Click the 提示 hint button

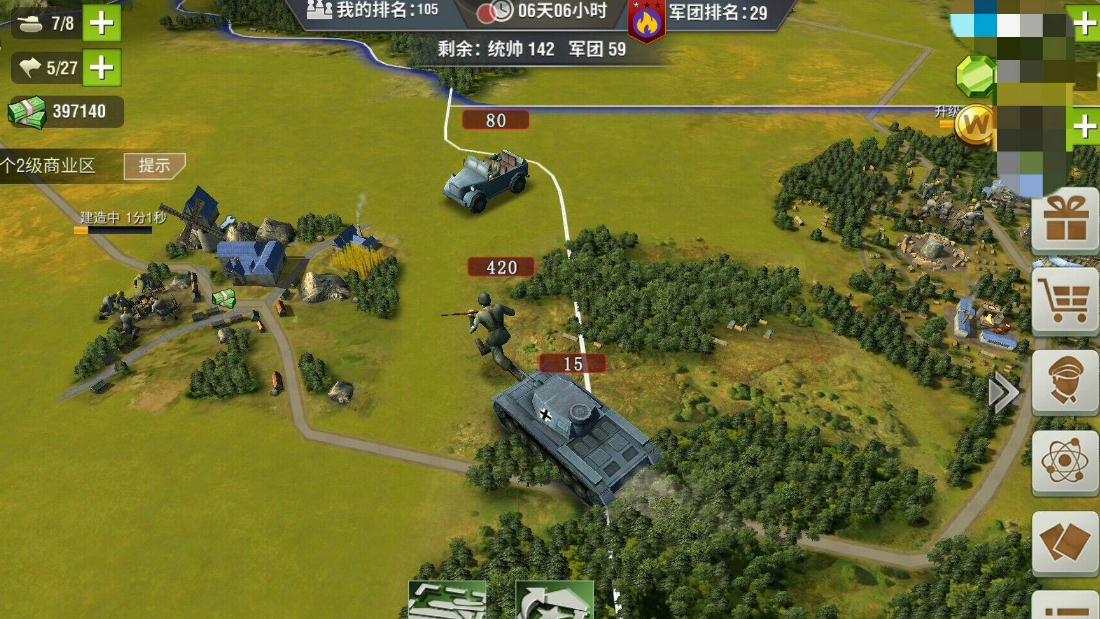pyautogui.click(x=154, y=166)
